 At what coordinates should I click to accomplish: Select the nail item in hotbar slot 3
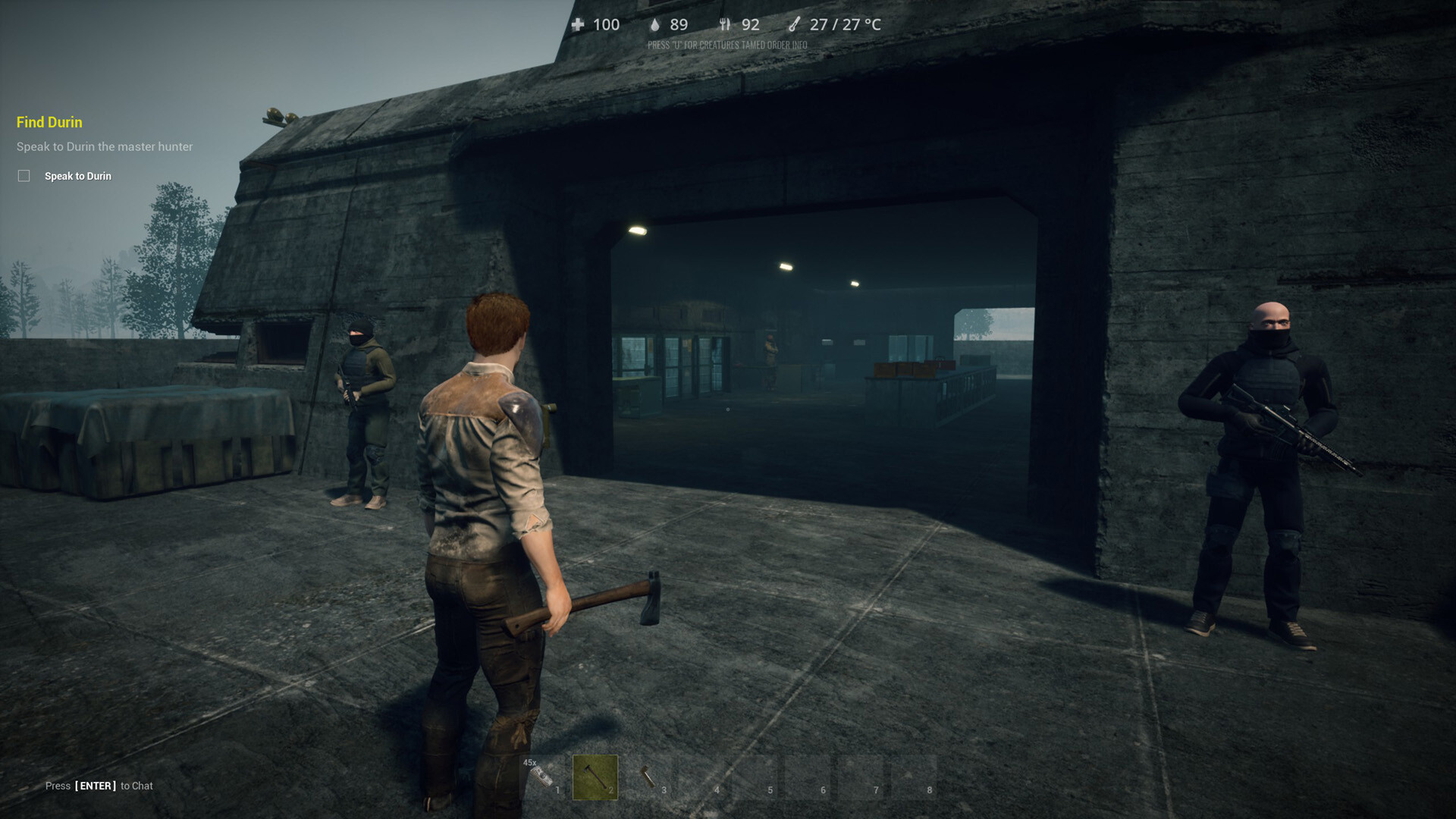(648, 776)
